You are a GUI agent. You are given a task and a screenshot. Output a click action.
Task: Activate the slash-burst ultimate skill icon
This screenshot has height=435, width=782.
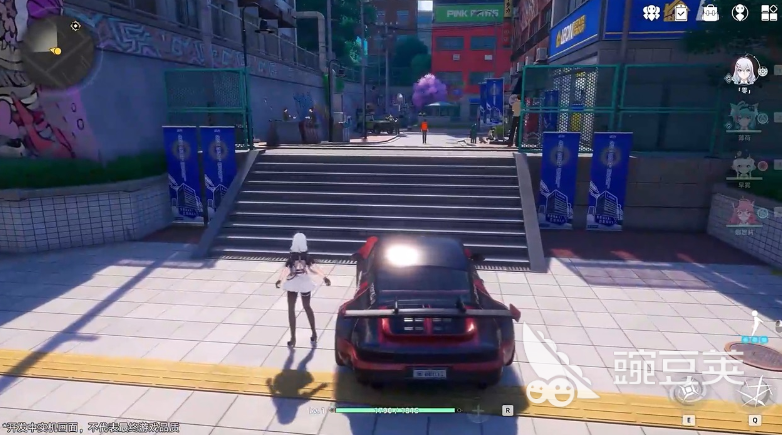[753, 392]
